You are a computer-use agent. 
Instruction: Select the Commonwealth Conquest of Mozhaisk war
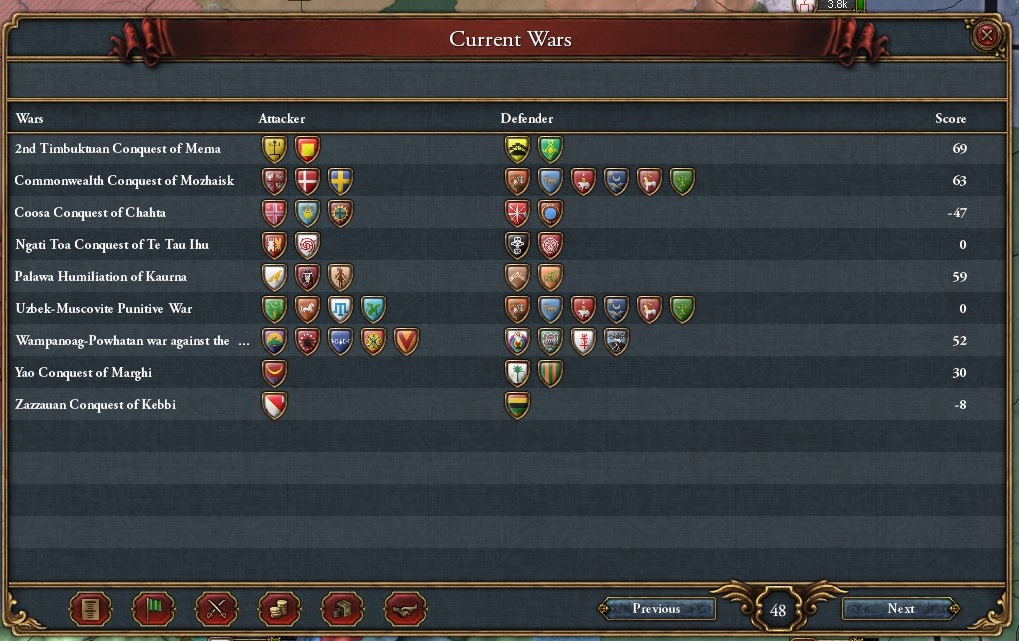pyautogui.click(x=124, y=181)
